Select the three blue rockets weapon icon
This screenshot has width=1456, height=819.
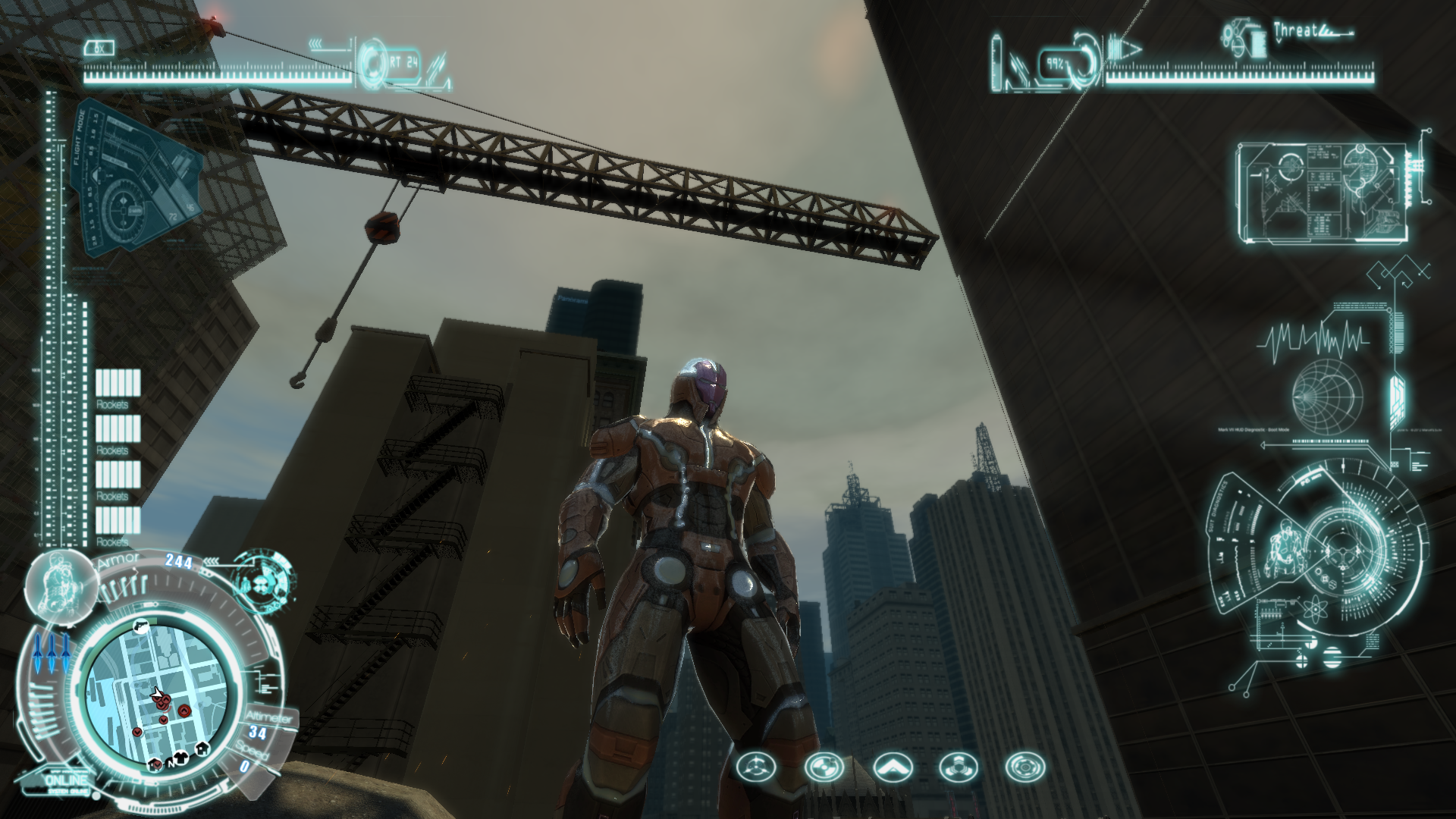52,654
